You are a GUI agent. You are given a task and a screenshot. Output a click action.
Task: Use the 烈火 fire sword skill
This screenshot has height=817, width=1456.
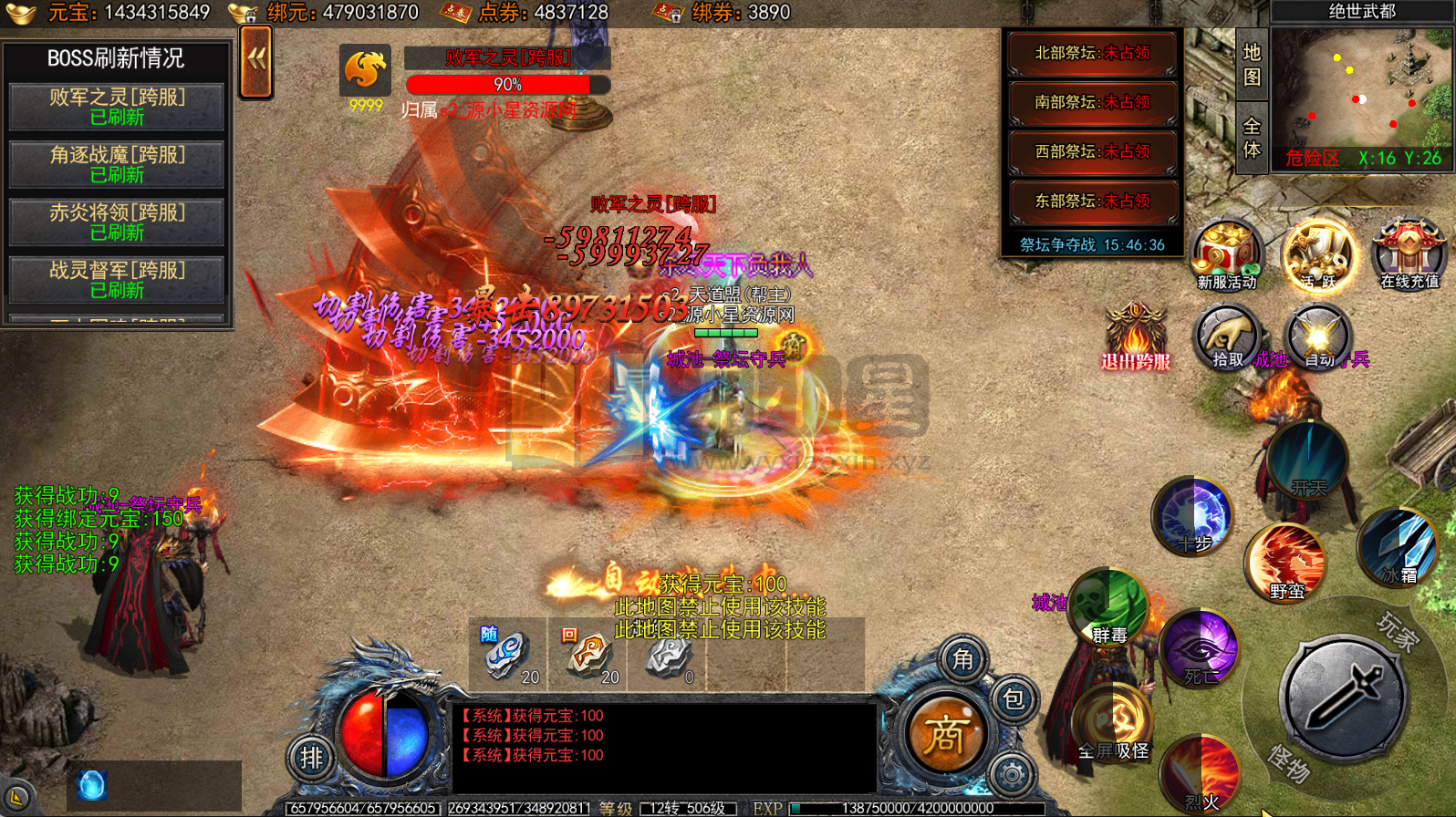[1201, 775]
